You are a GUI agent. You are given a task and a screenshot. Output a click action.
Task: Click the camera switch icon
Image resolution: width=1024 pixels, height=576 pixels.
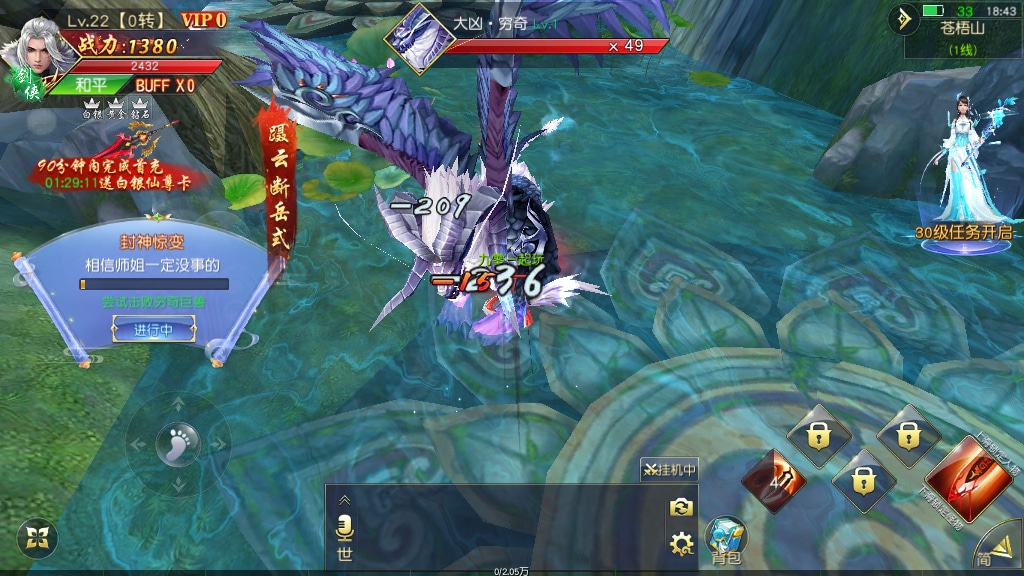click(x=682, y=507)
